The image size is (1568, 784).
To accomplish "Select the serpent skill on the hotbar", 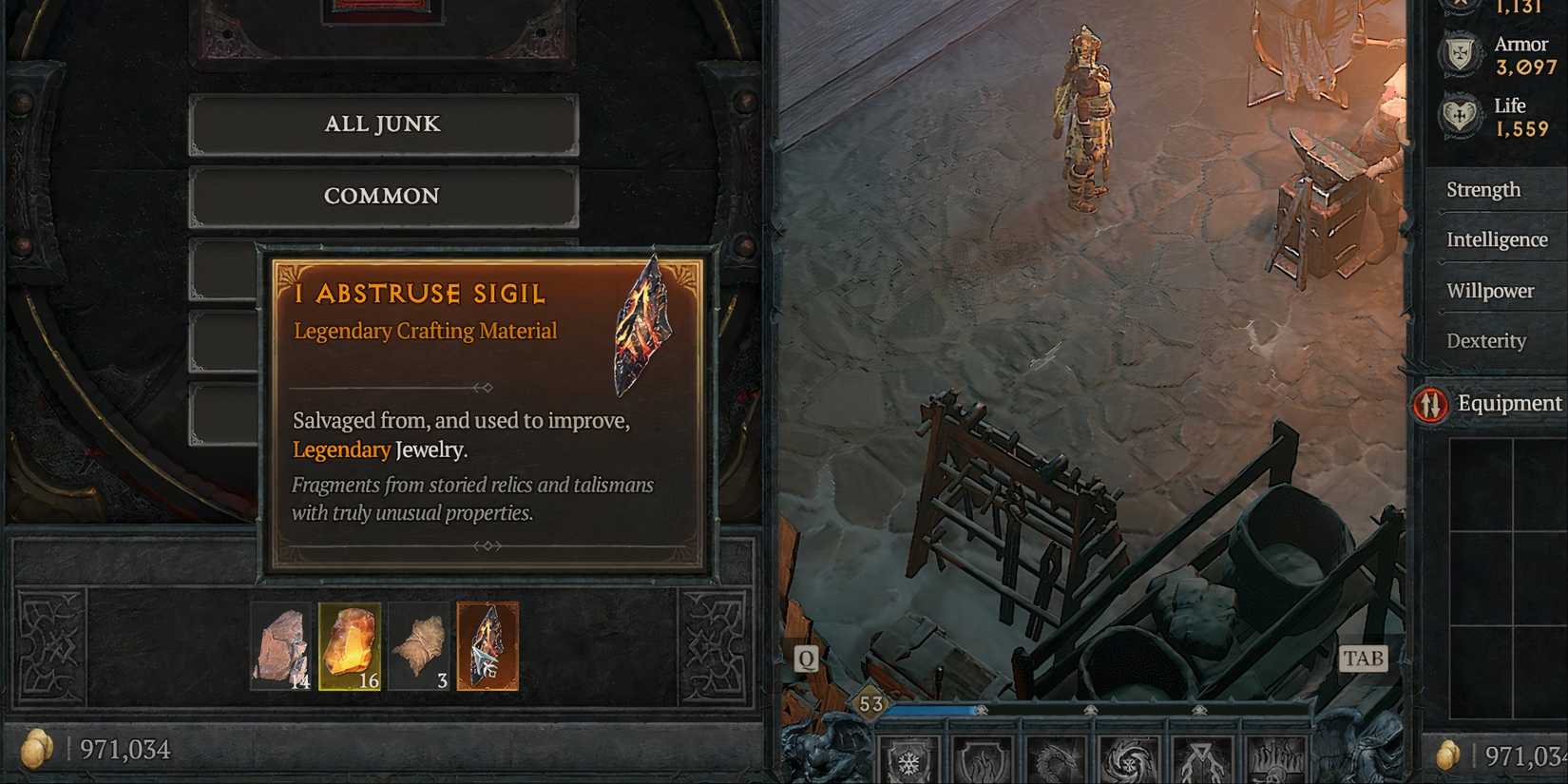I will pos(1055,760).
